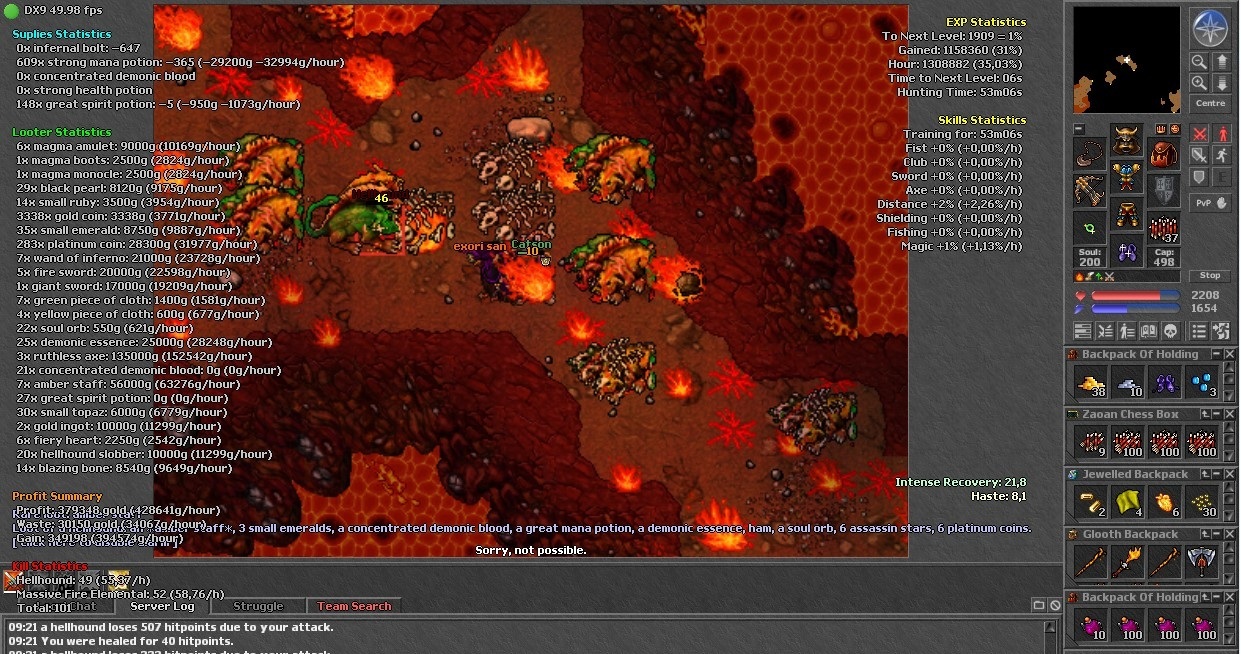Open the skull icon panel
Screen dimensions: 1241x654
[1170, 331]
